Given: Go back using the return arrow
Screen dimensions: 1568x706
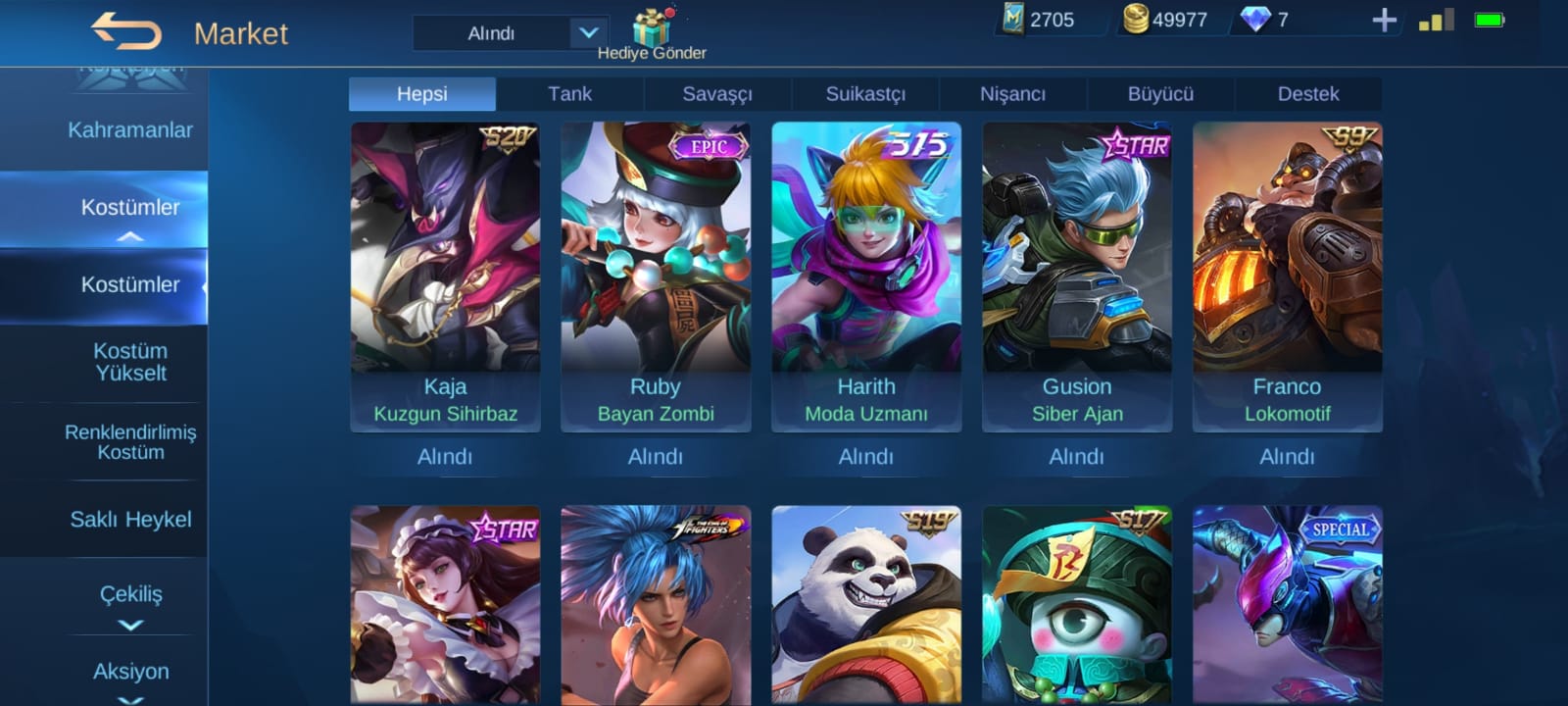Looking at the screenshot, I should tap(126, 31).
